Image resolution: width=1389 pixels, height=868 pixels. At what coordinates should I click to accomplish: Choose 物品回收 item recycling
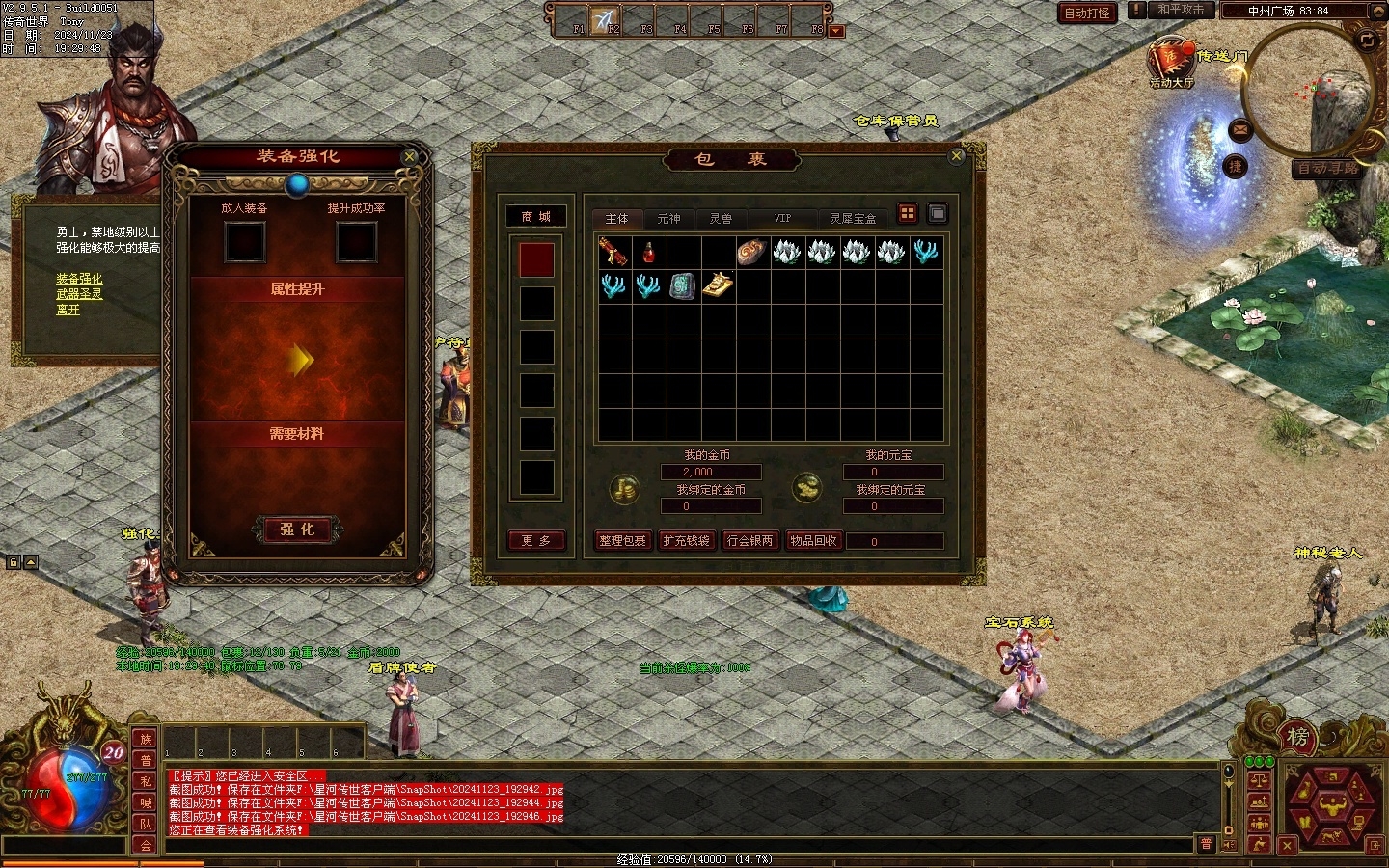coord(813,541)
